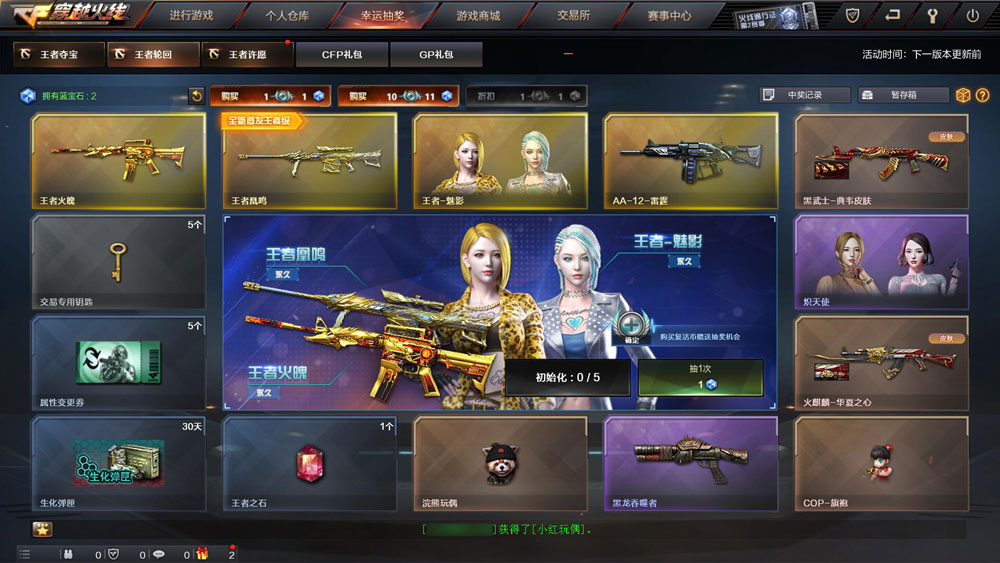Image resolution: width=1000 pixels, height=563 pixels.
Task: Open the 暂存箱 storage box
Action: tap(903, 95)
